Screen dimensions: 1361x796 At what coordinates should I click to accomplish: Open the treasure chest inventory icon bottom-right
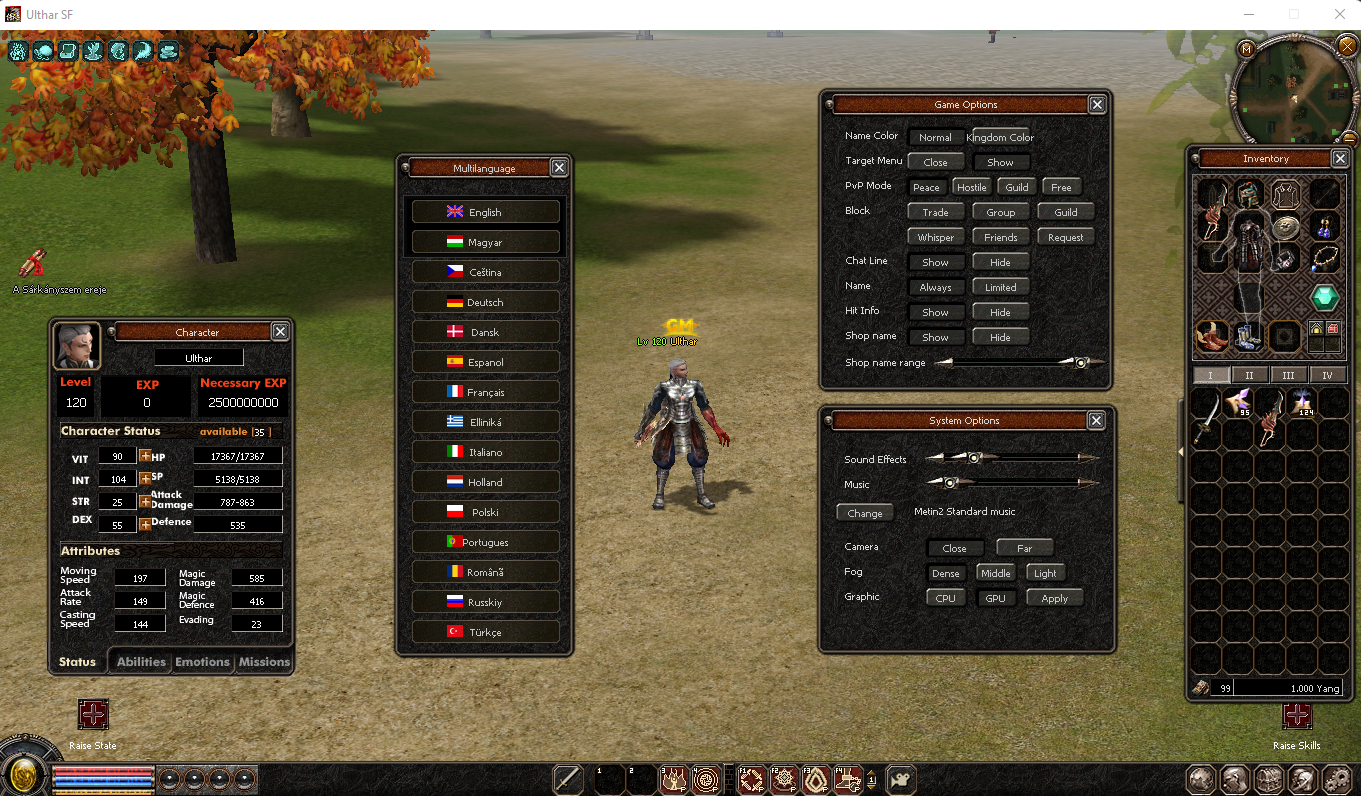point(1268,779)
